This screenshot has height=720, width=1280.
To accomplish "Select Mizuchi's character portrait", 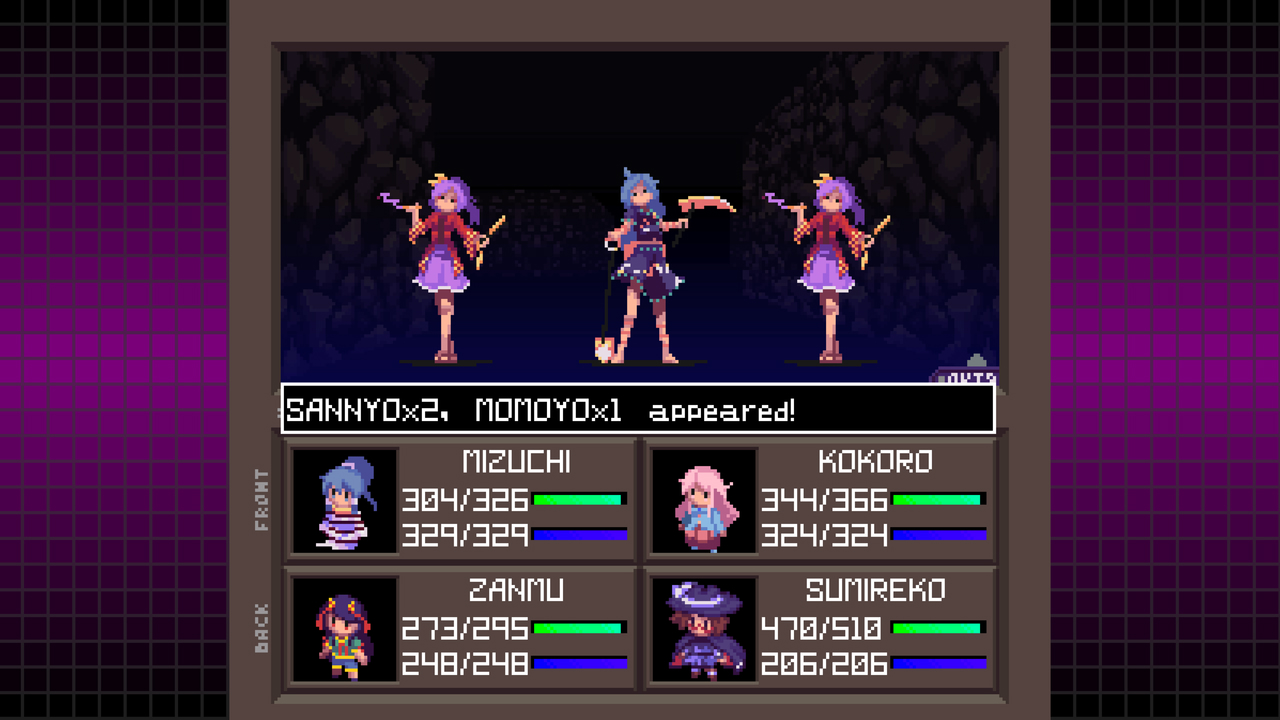I will (x=343, y=499).
